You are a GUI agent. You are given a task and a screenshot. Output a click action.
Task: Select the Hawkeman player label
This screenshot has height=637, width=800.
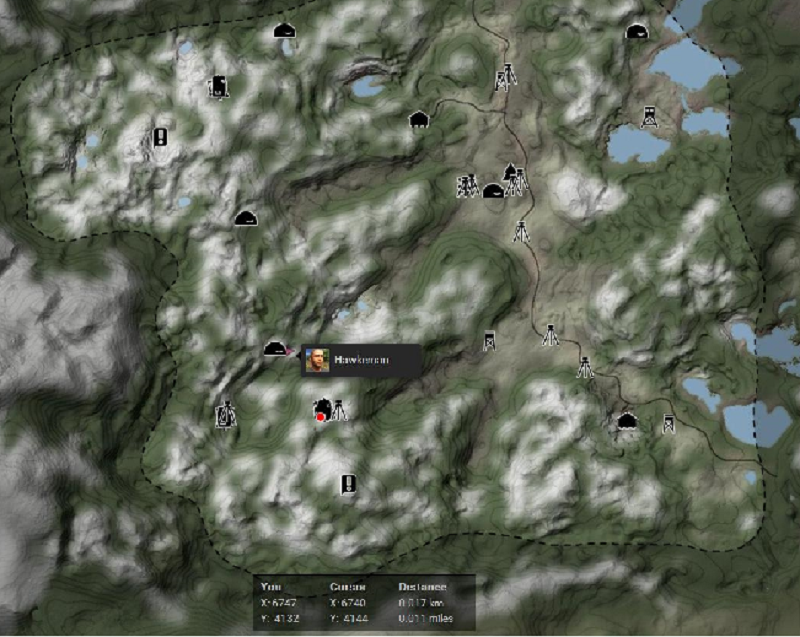pos(358,359)
